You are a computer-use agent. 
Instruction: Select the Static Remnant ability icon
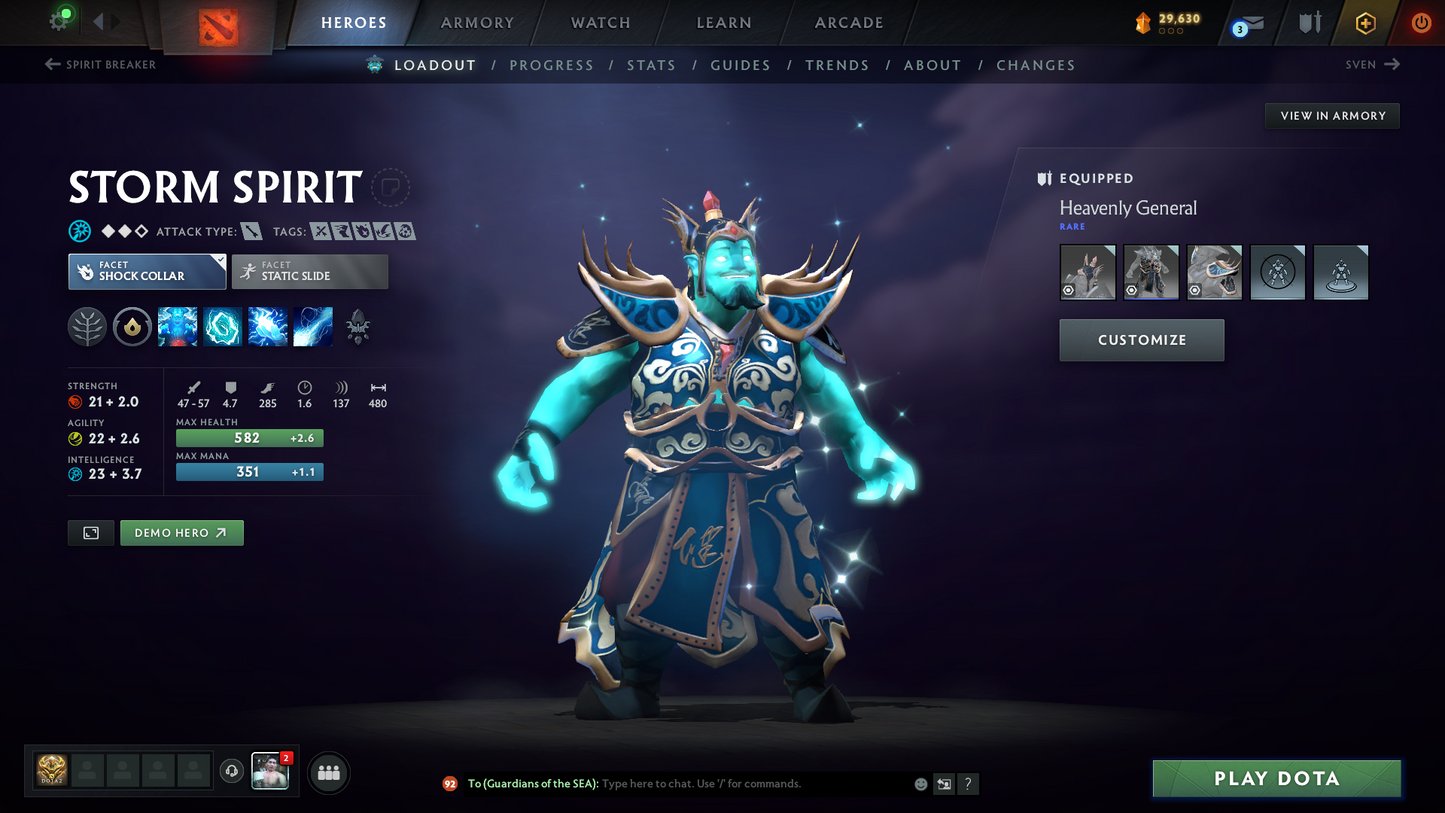point(178,327)
